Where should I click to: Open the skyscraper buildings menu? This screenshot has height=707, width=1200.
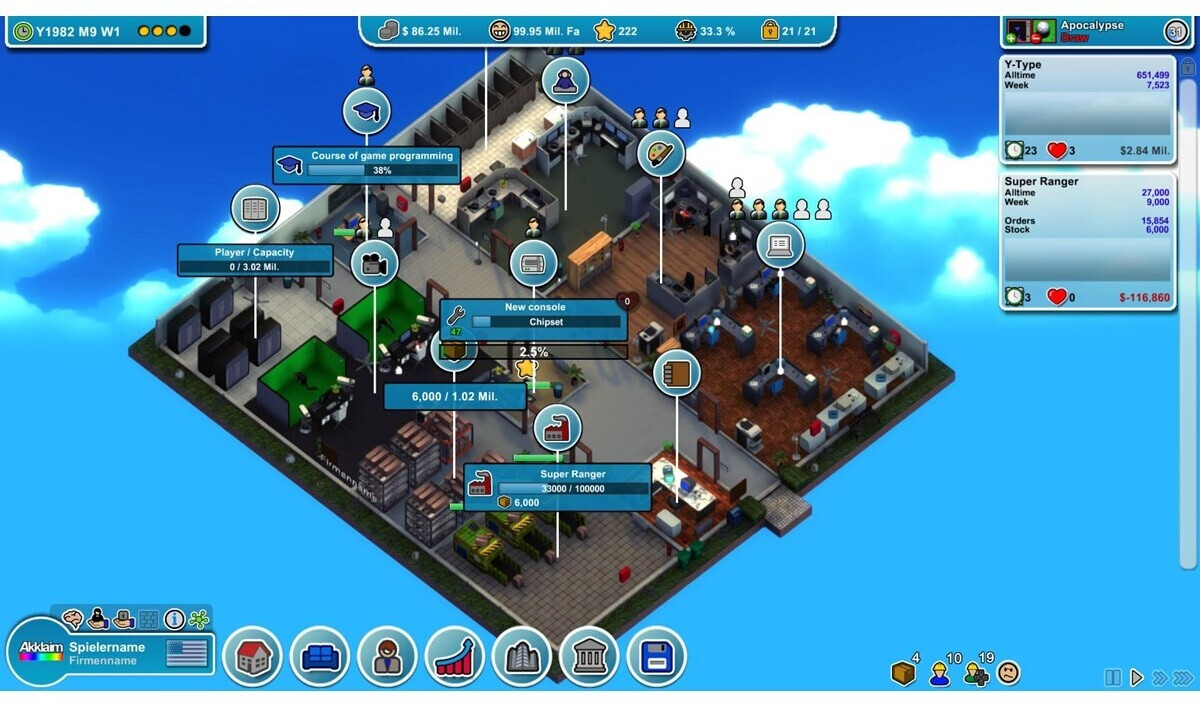click(x=522, y=657)
